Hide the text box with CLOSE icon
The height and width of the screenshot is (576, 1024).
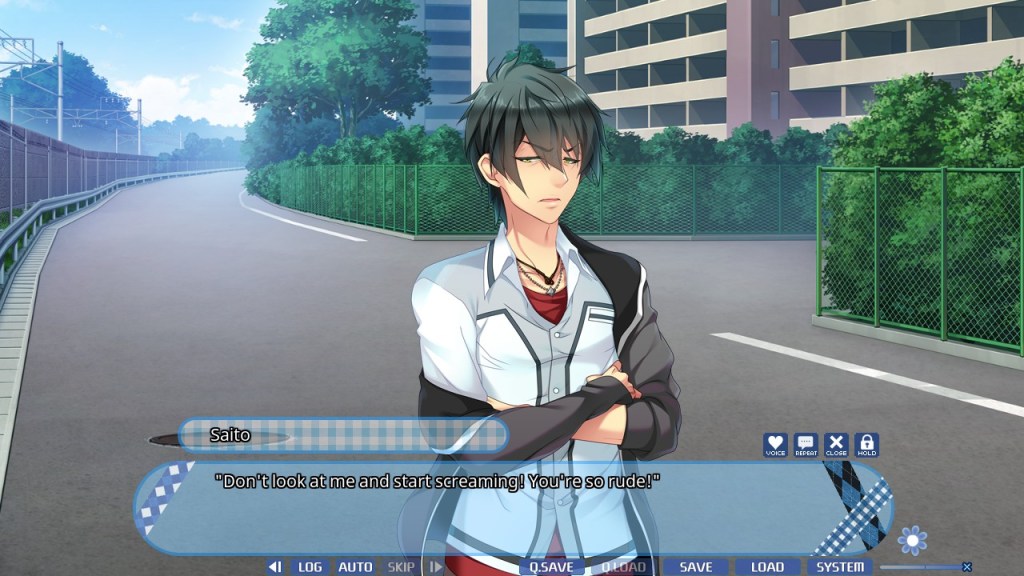pos(836,445)
